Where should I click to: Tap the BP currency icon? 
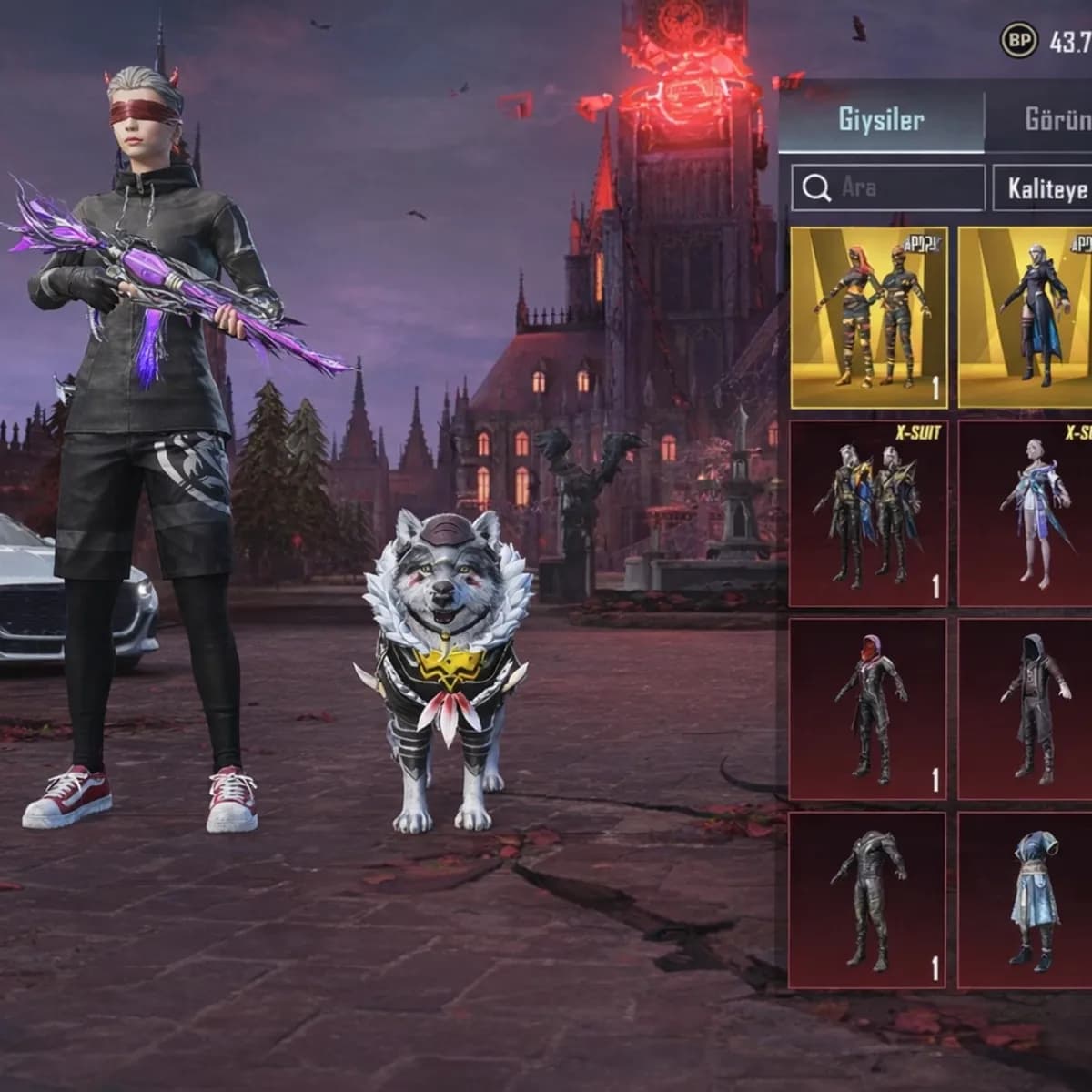[x=1020, y=40]
